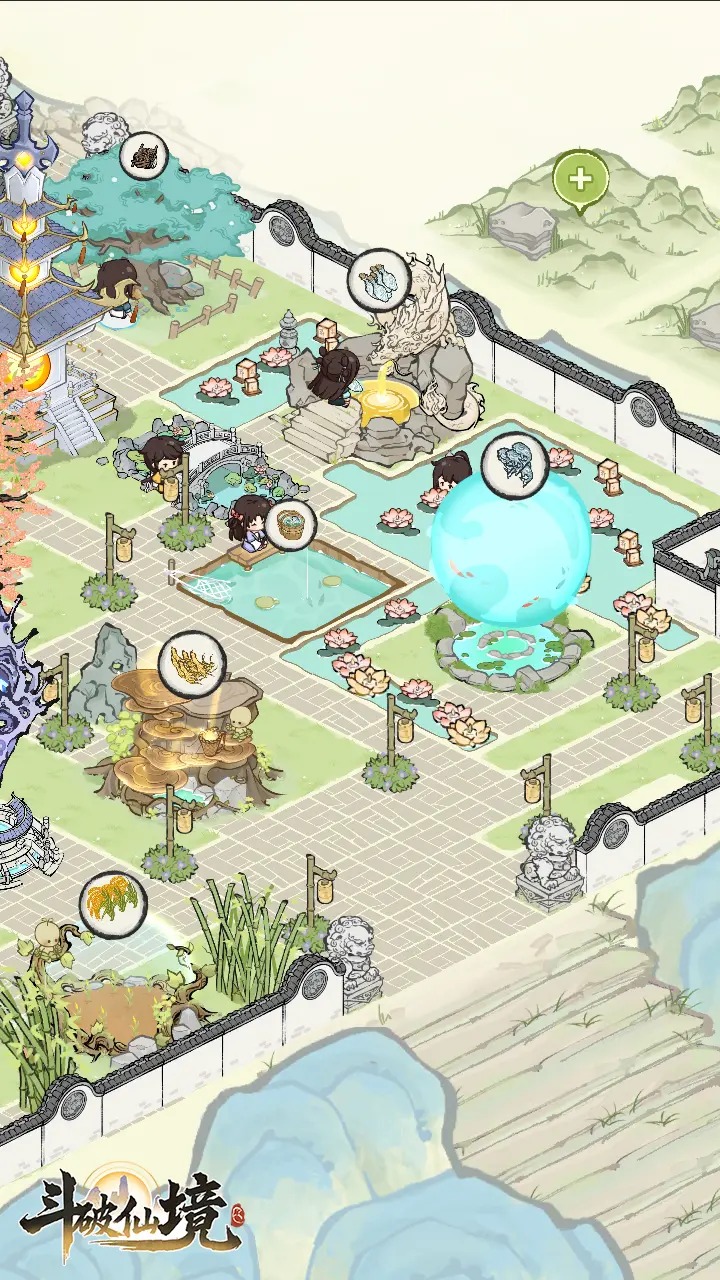
Task: Collect the fish basket bubble at the pond
Action: 290,524
